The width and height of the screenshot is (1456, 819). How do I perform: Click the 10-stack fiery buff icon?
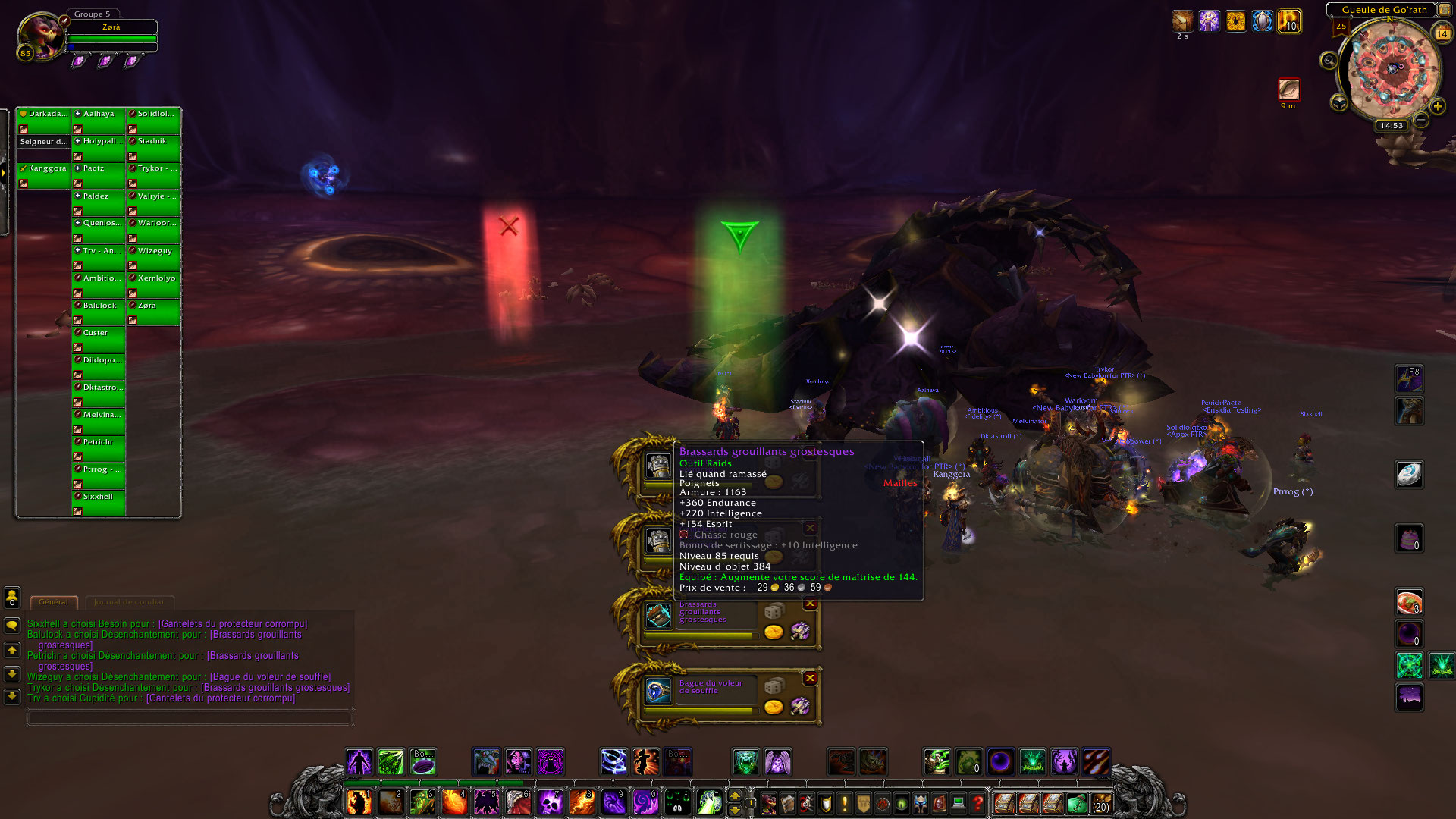pos(1289,21)
